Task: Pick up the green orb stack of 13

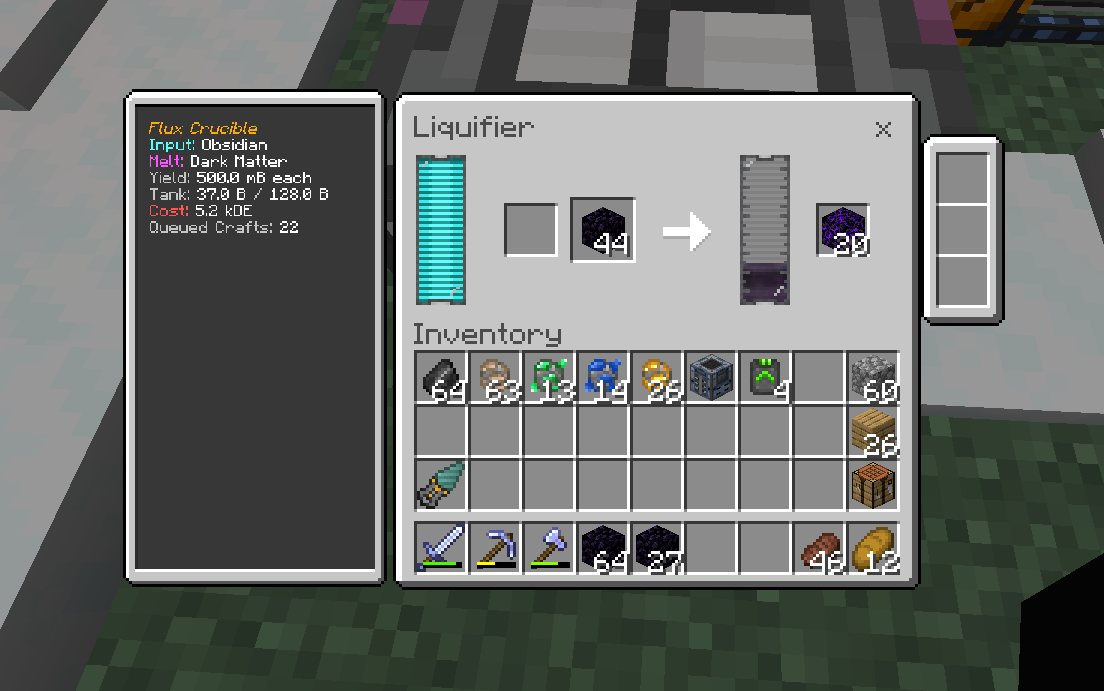Action: click(549, 378)
